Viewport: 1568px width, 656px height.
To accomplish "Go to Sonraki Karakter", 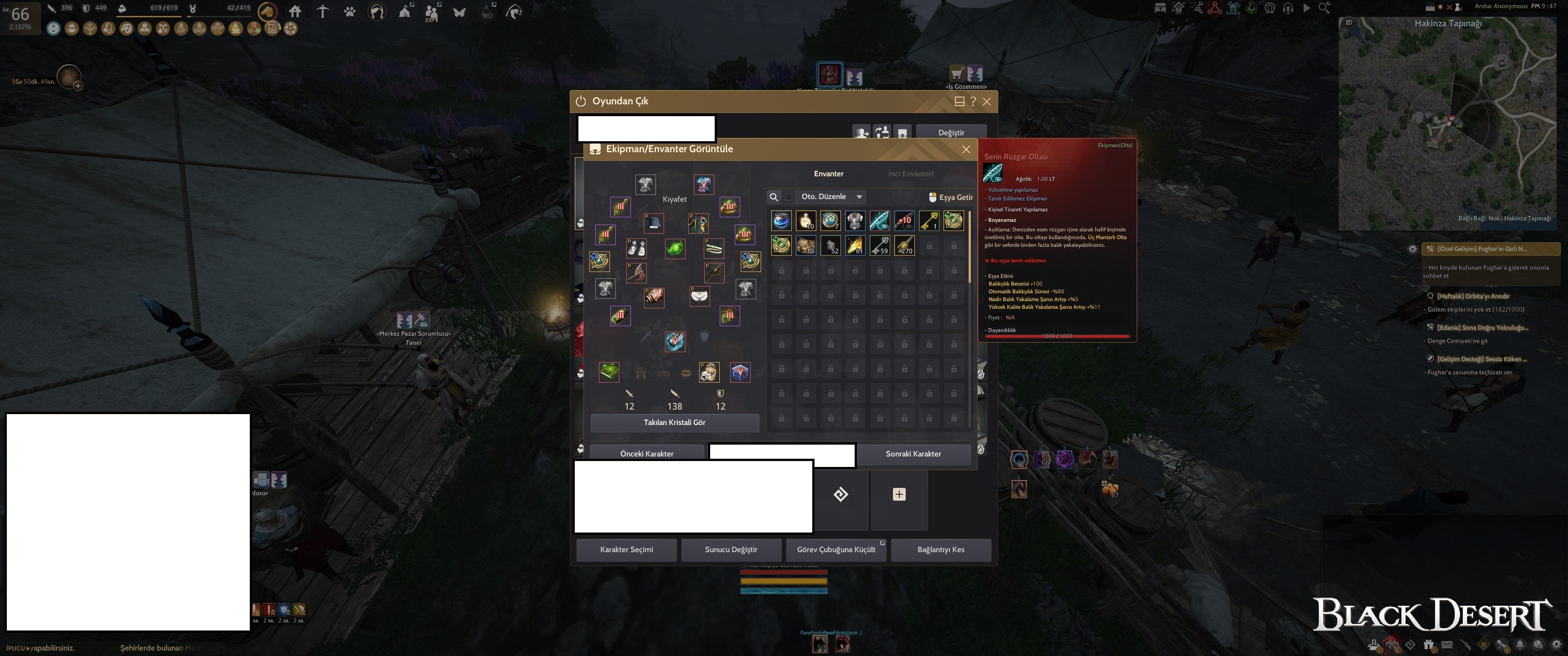I will pos(913,453).
